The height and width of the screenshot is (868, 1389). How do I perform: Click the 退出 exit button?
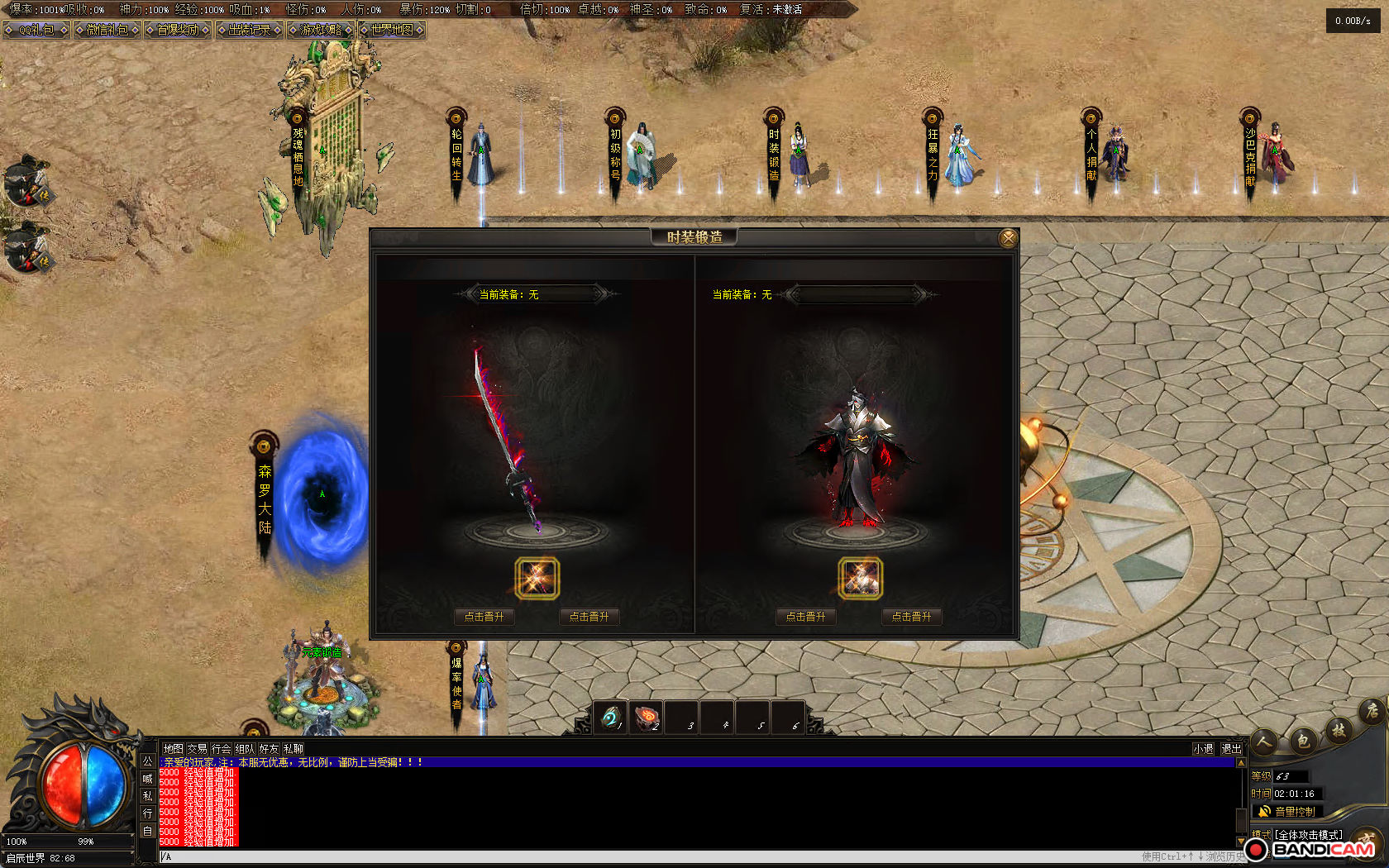tap(1231, 749)
